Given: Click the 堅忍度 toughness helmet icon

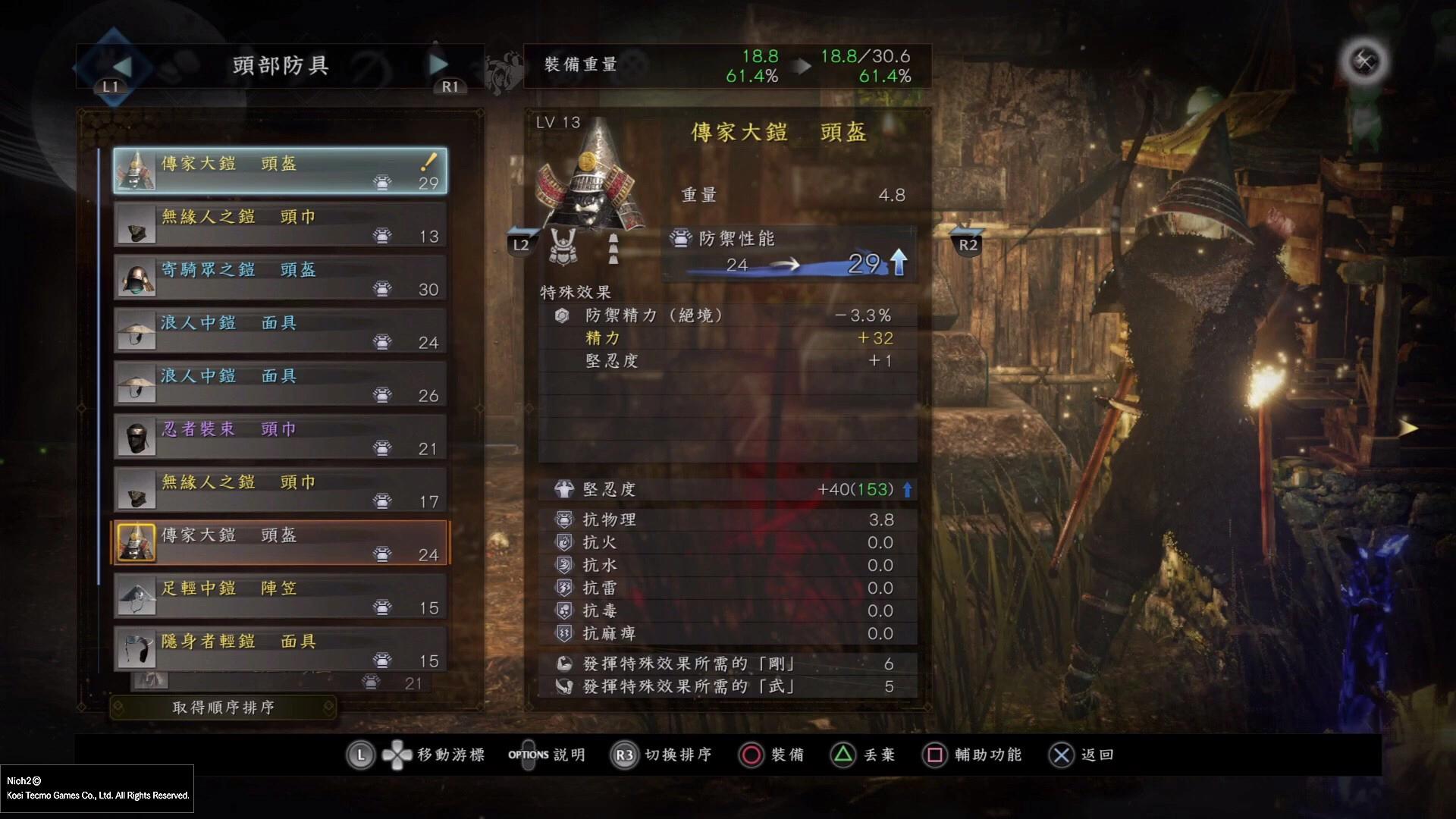Looking at the screenshot, I should coord(562,489).
